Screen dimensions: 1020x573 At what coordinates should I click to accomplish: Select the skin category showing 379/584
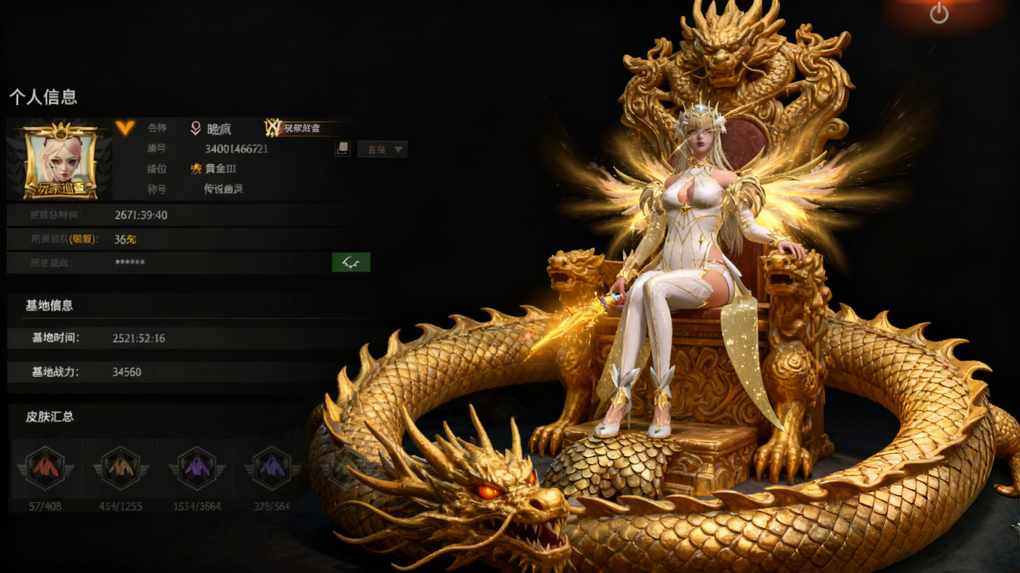tap(273, 468)
